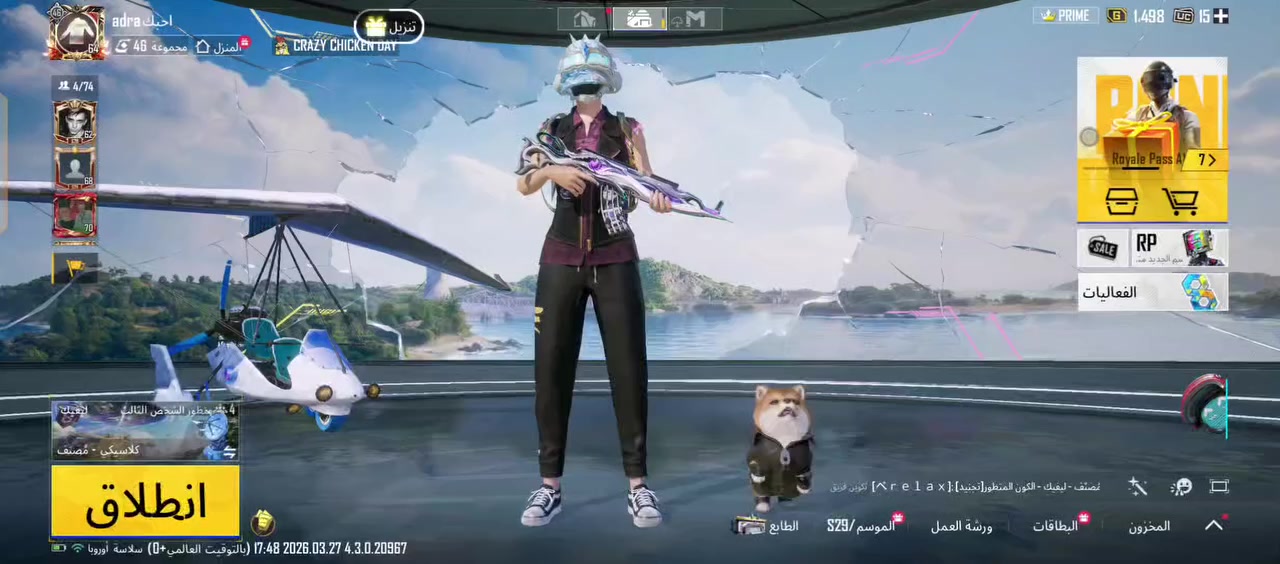The image size is (1280, 564).
Task: Open the emote face icon
Action: pyautogui.click(x=1182, y=486)
